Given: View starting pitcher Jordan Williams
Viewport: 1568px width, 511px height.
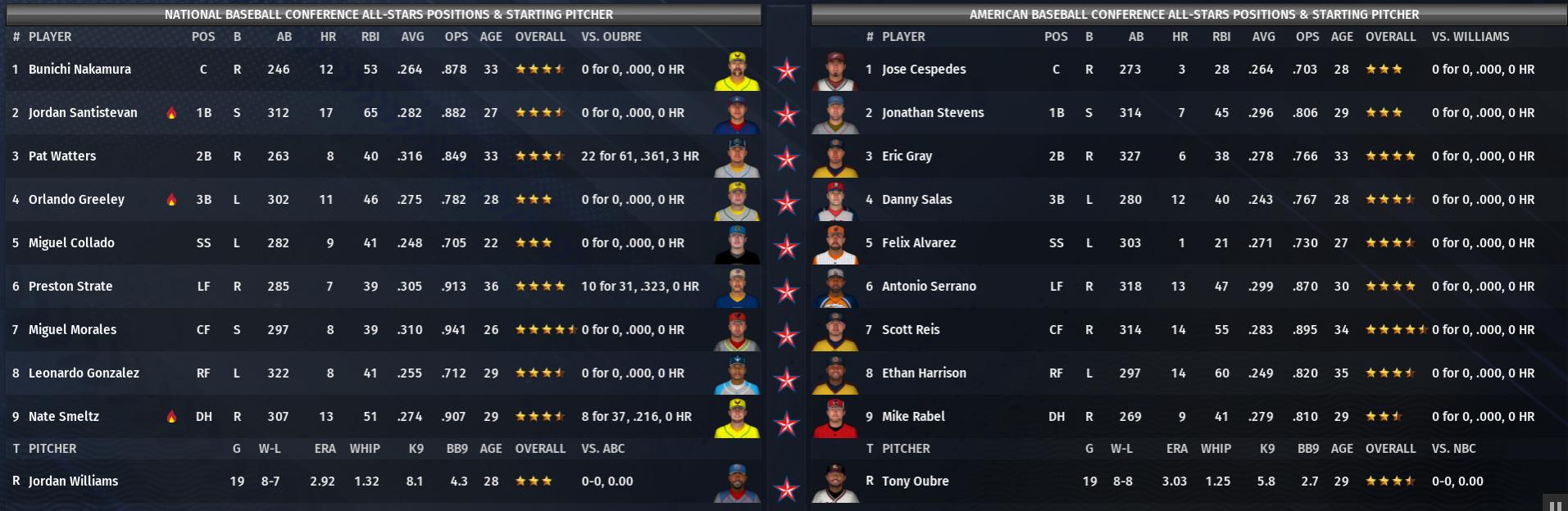Looking at the screenshot, I should 73,482.
